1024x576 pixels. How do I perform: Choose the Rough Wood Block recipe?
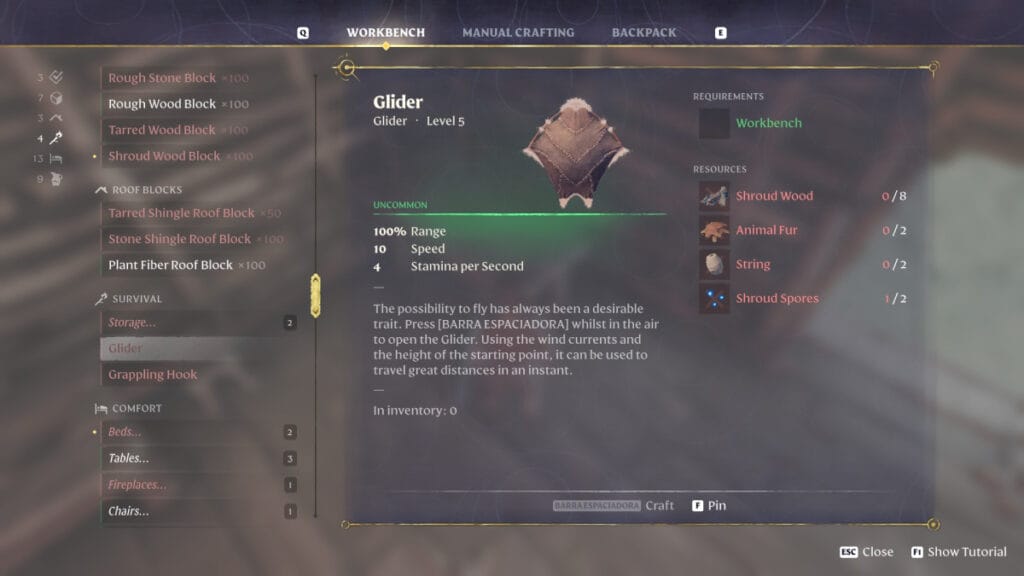click(162, 104)
